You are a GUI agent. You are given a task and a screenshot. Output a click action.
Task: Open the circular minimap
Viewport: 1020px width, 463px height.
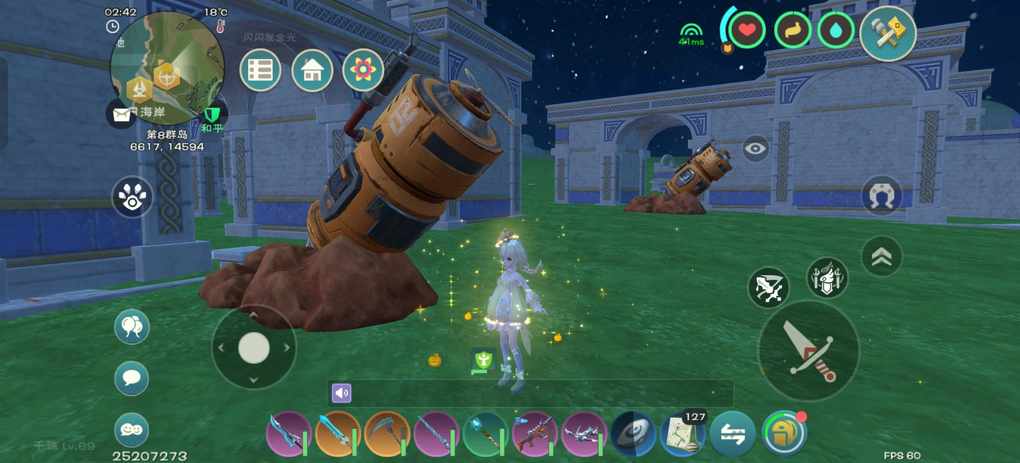tap(166, 68)
